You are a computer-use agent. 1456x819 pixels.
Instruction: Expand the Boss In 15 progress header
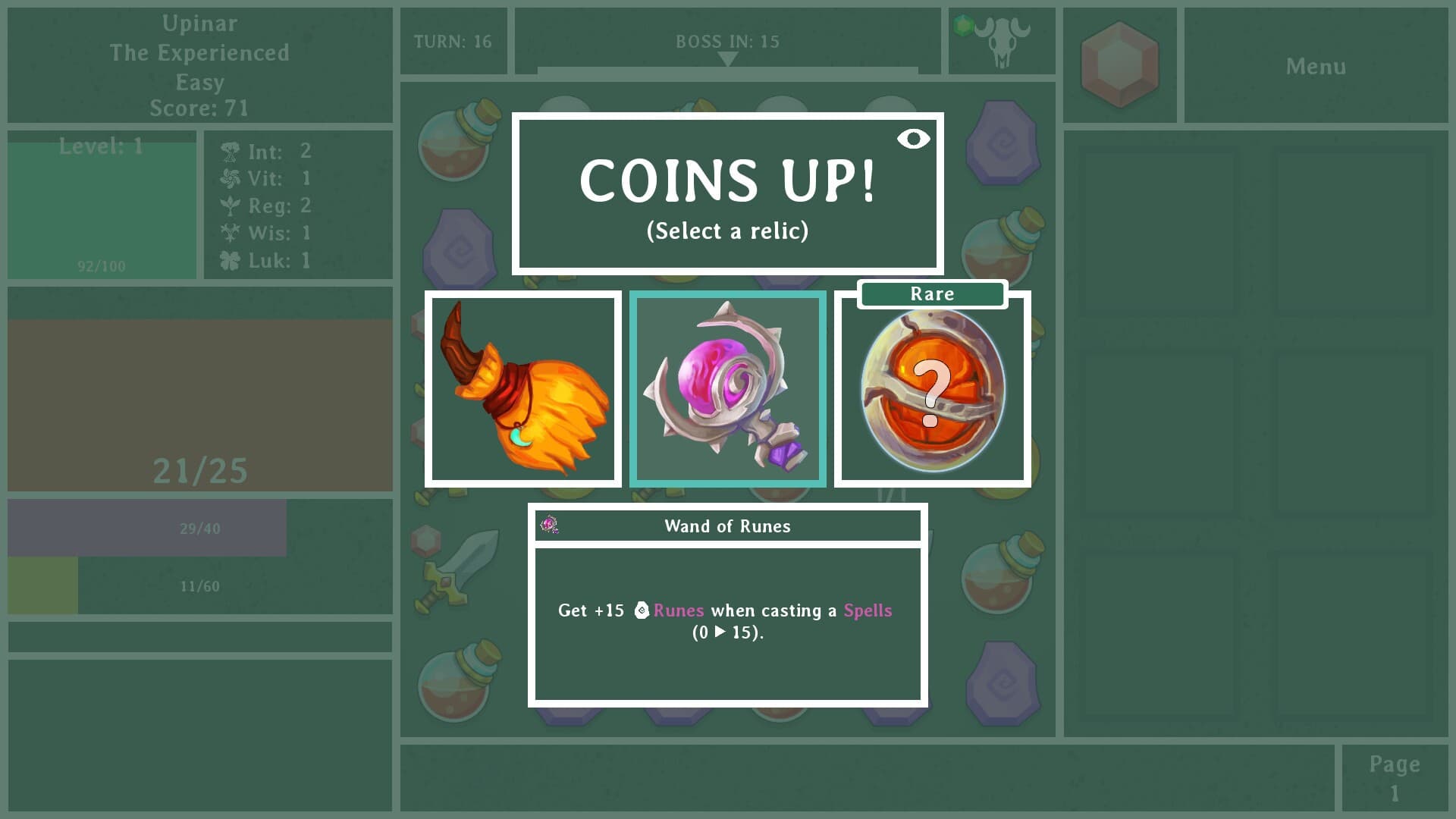[726, 42]
